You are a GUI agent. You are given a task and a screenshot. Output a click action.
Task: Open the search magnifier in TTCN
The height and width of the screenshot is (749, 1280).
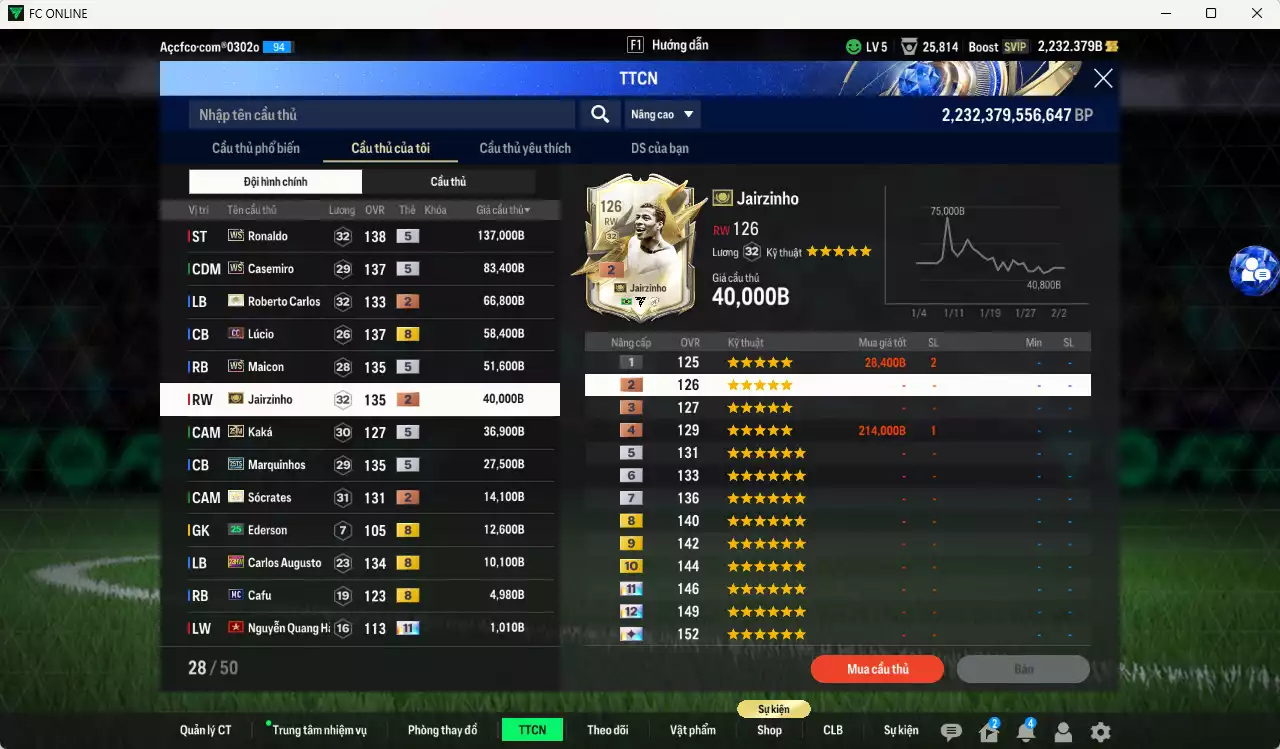tap(599, 114)
